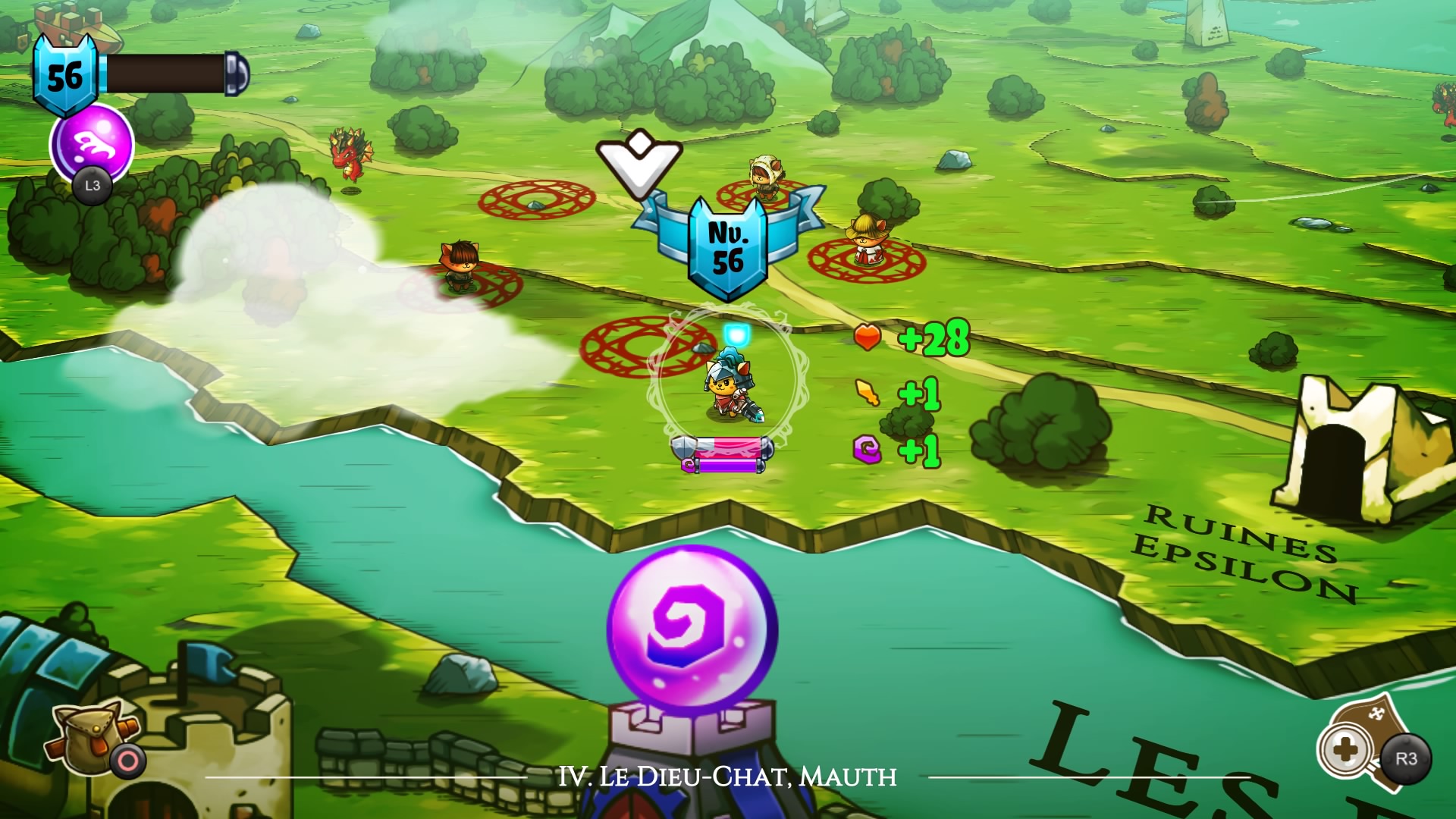Image resolution: width=1456 pixels, height=819 pixels.
Task: Activate the purple spell orb skill icon
Action: (92, 144)
